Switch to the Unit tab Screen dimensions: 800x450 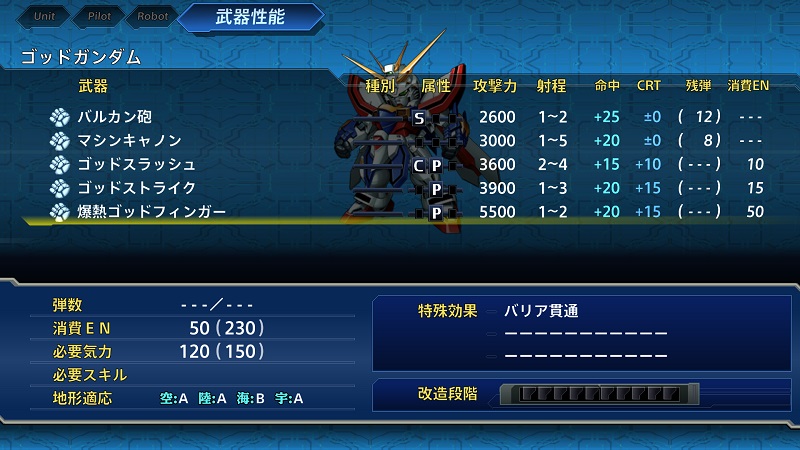[44, 17]
